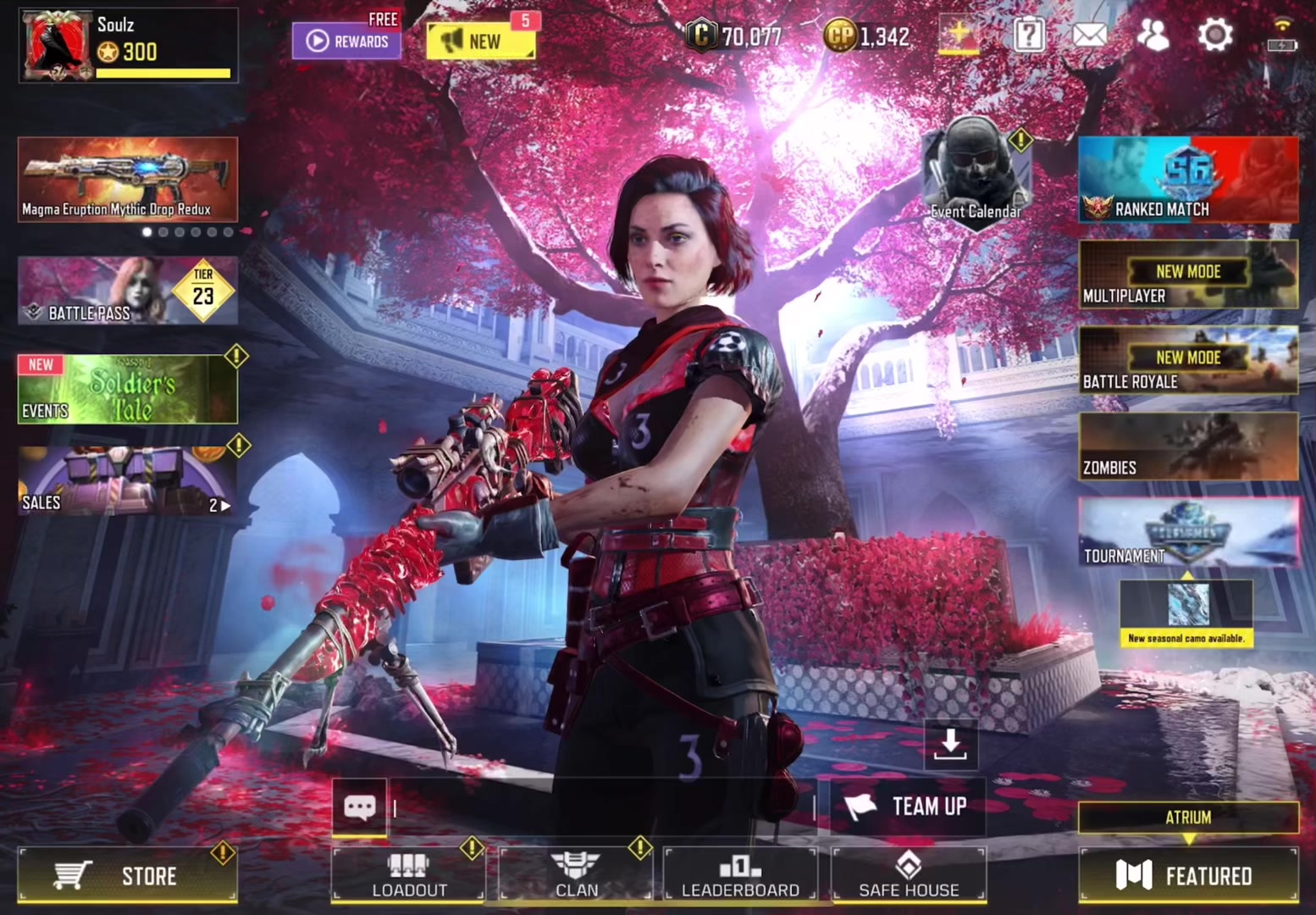The height and width of the screenshot is (915, 1316).
Task: Claim Free Rewards
Action: tap(346, 40)
